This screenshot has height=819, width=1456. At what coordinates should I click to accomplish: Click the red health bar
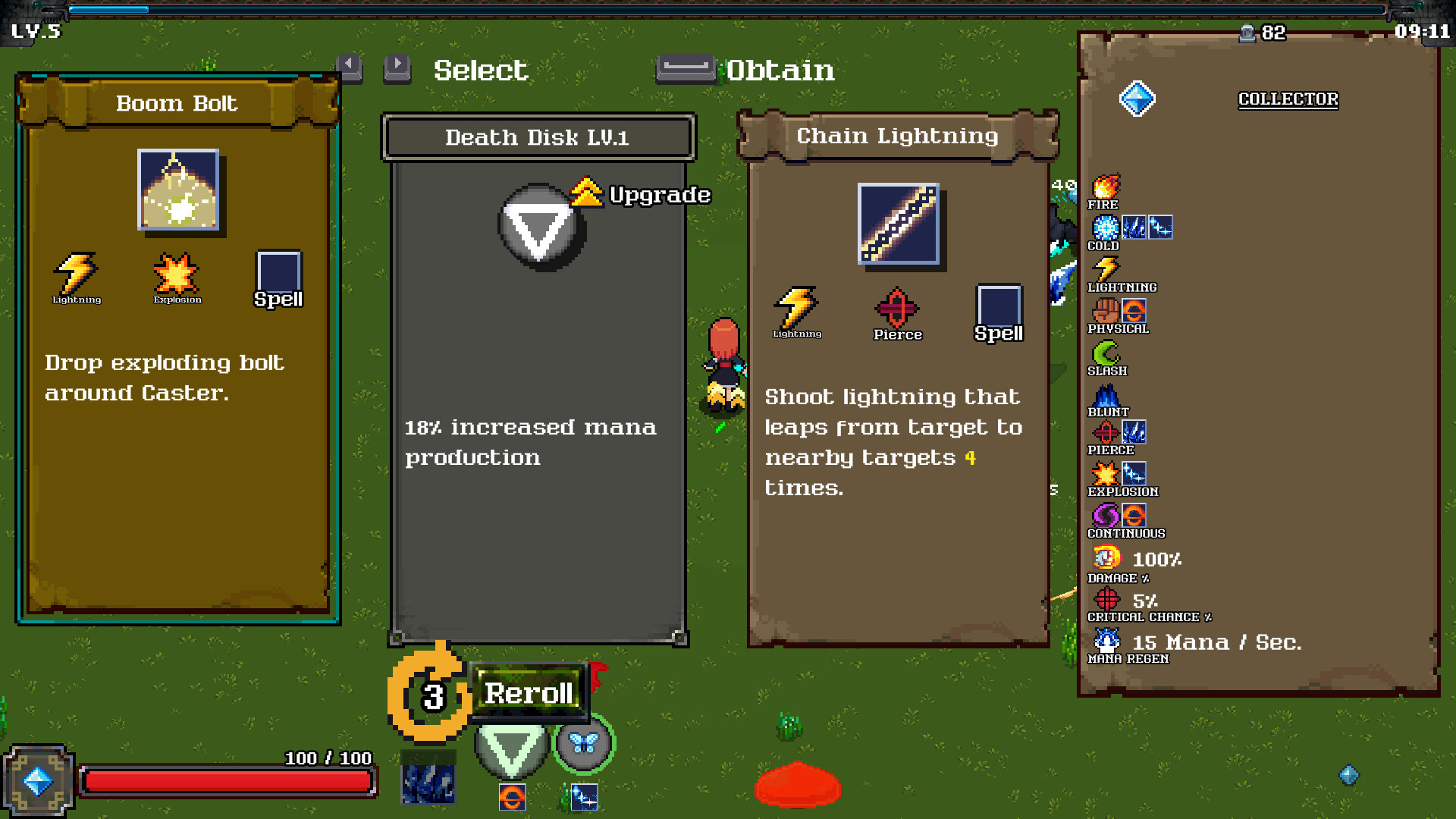click(x=227, y=781)
